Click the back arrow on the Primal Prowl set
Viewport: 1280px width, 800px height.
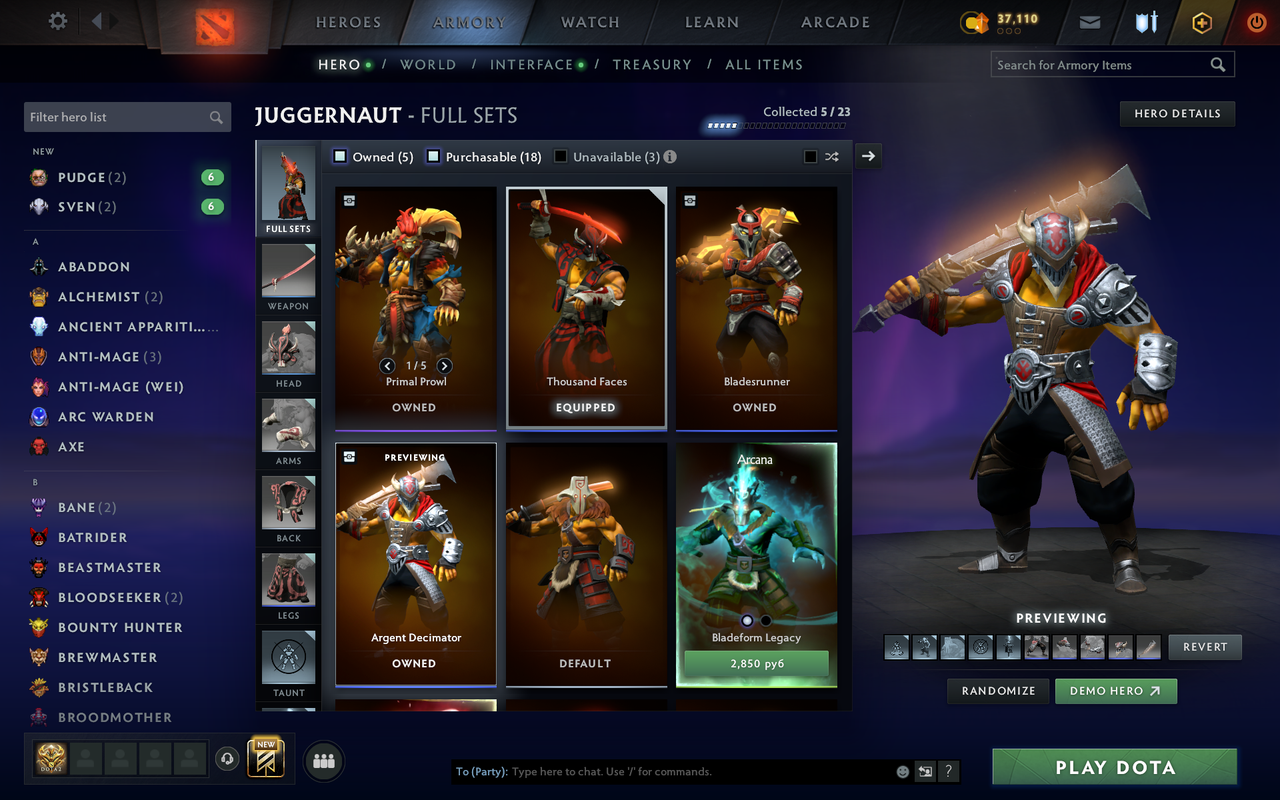point(388,366)
